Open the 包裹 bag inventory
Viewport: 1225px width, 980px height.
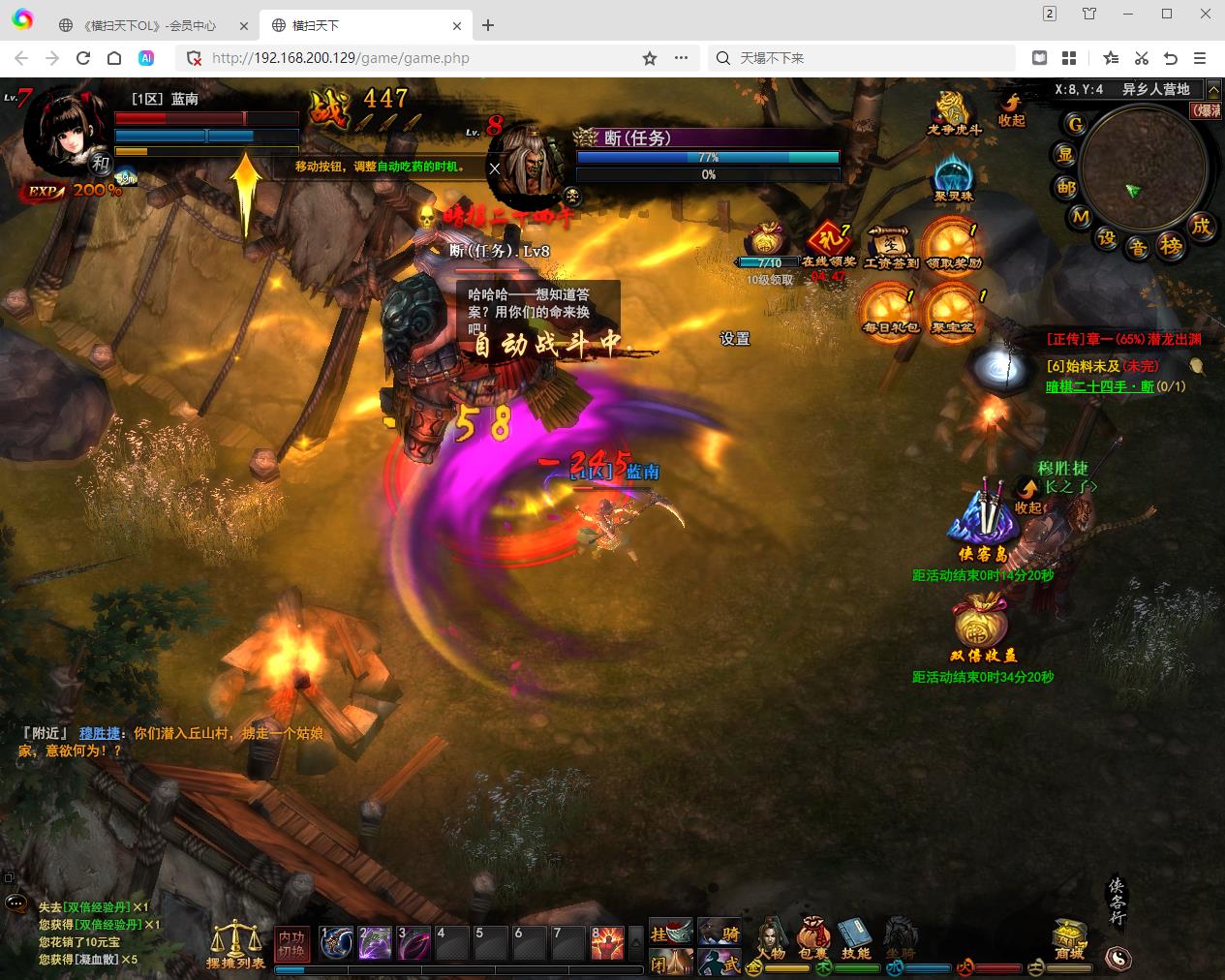pos(813,938)
